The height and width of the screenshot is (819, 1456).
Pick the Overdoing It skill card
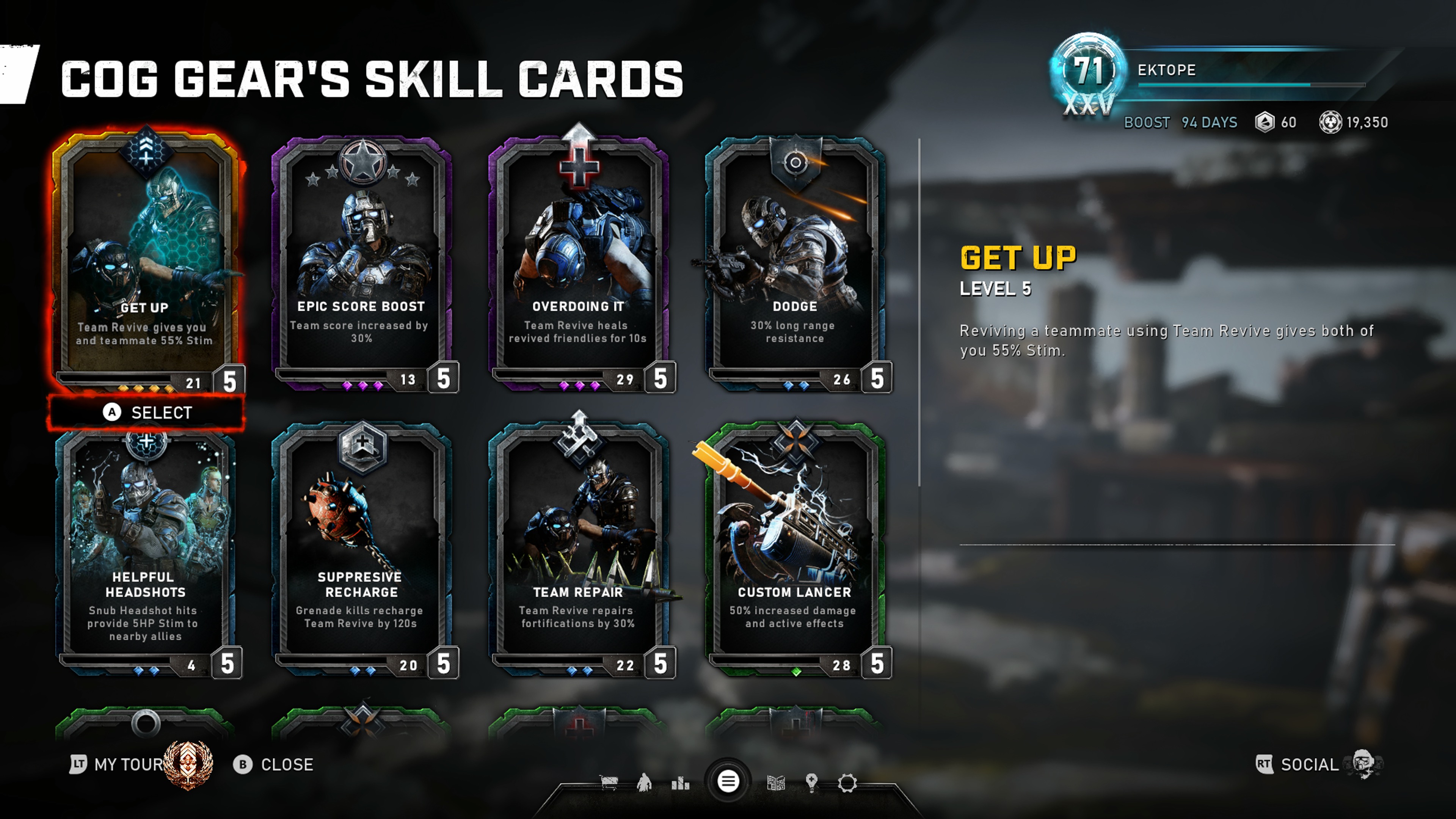pos(578,260)
